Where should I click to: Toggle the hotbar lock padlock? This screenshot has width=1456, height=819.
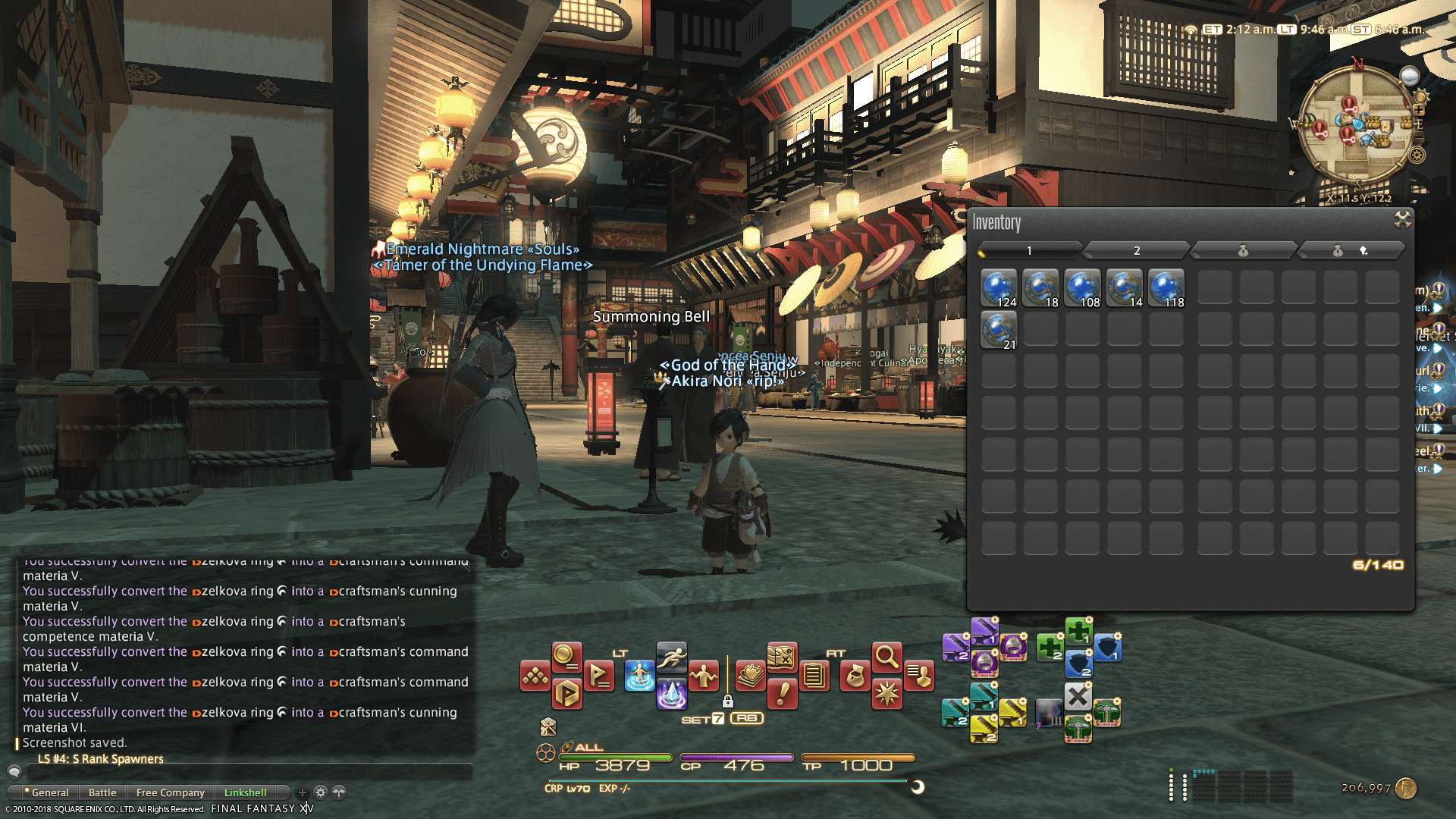(727, 701)
